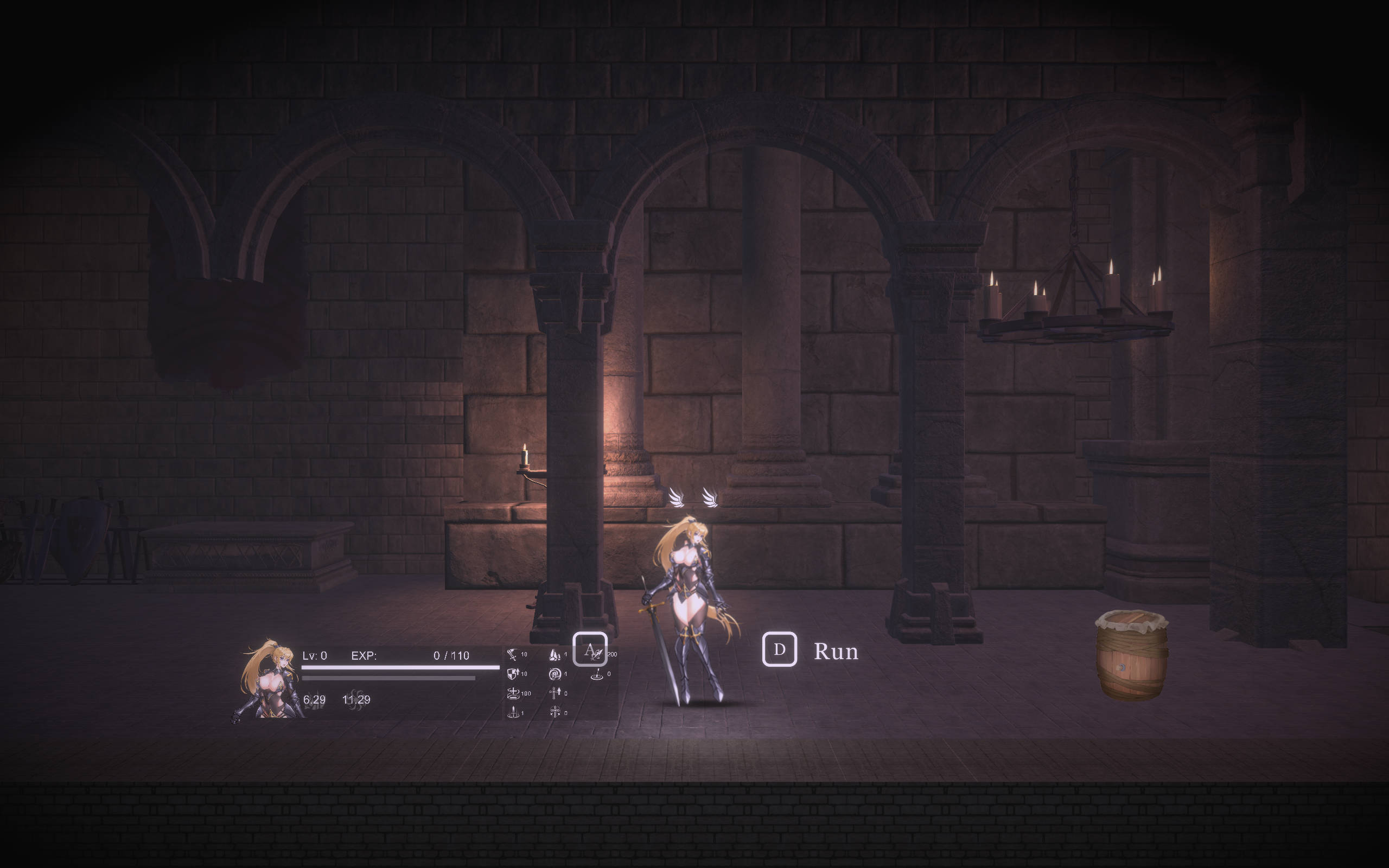Open the blonde knight character portrait
Image resolution: width=1389 pixels, height=868 pixels.
(x=268, y=681)
